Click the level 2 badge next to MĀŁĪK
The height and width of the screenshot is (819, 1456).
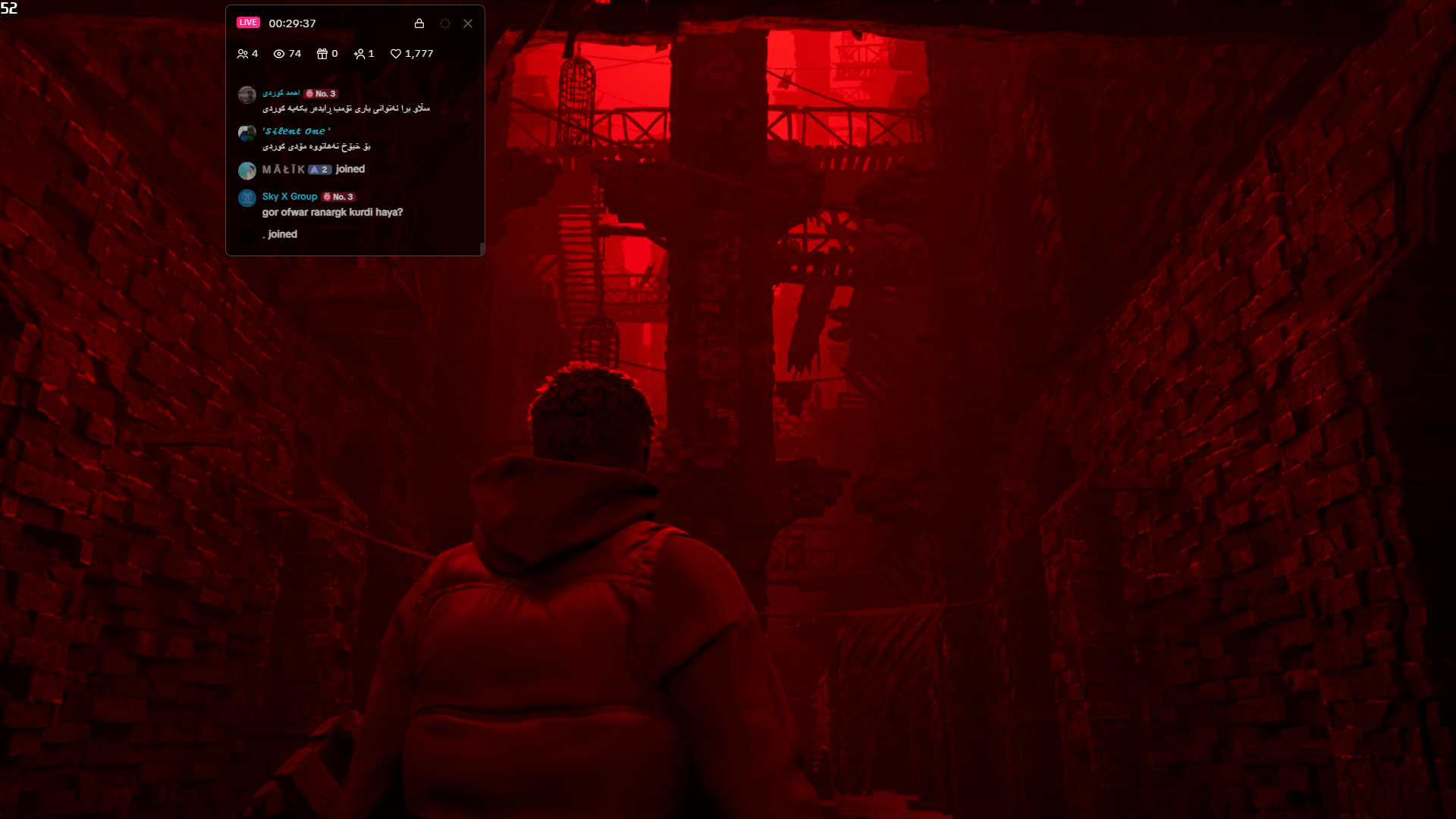pos(318,170)
